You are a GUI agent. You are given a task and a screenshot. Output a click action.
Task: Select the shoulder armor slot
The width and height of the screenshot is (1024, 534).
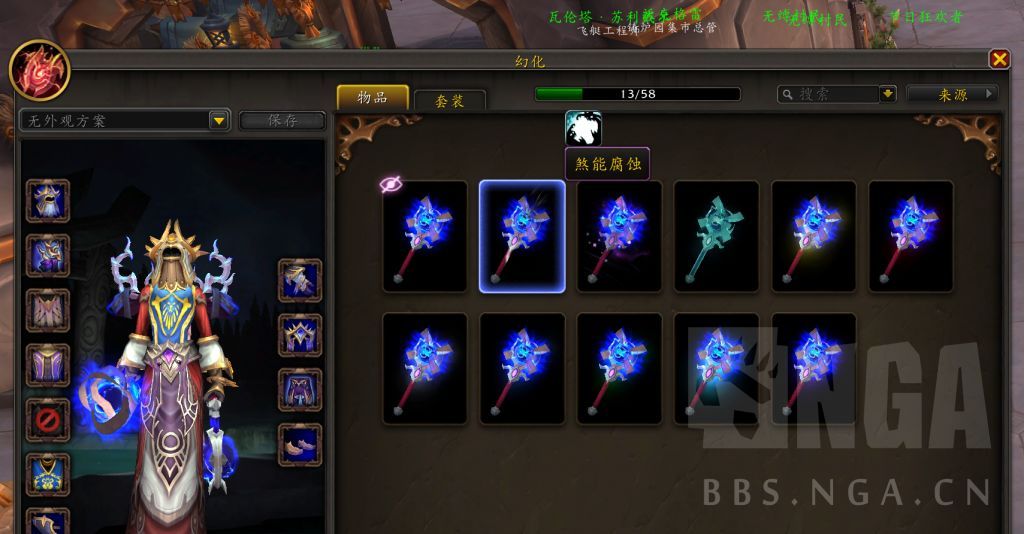(47, 255)
